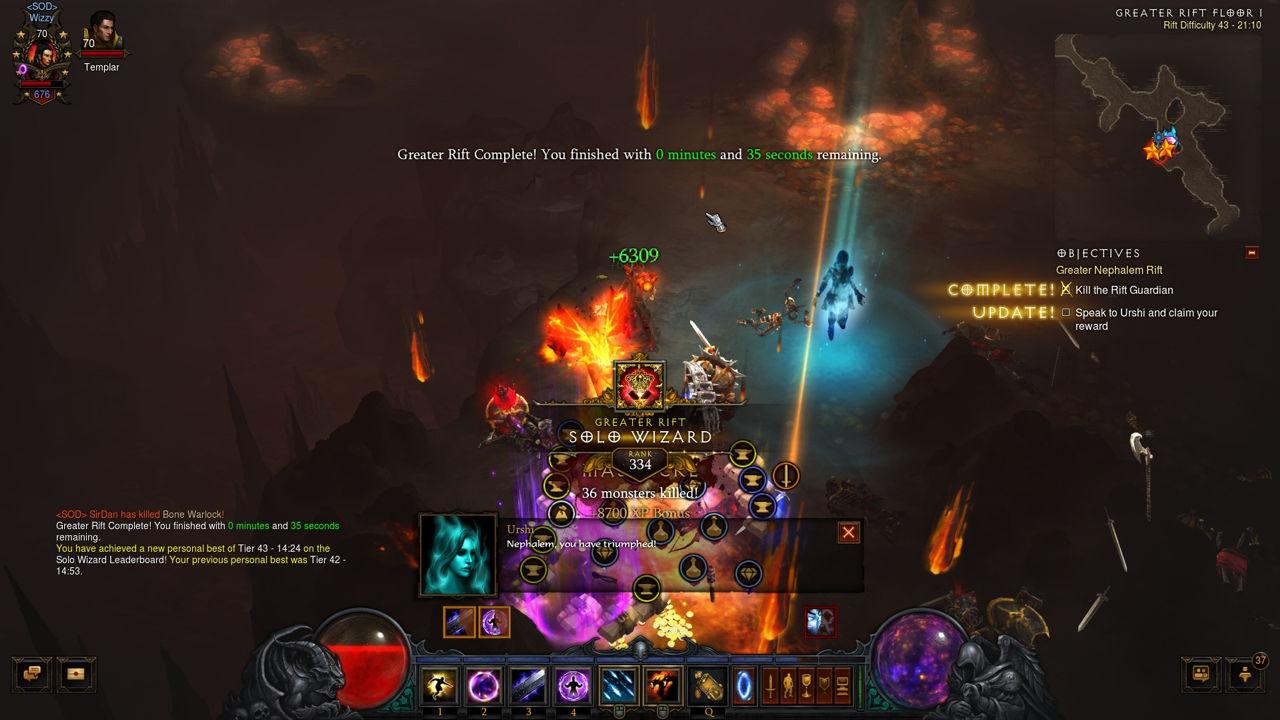Screen dimensions: 1280x720
Task: Use the blue blade skill in slot 3
Action: tap(528, 686)
